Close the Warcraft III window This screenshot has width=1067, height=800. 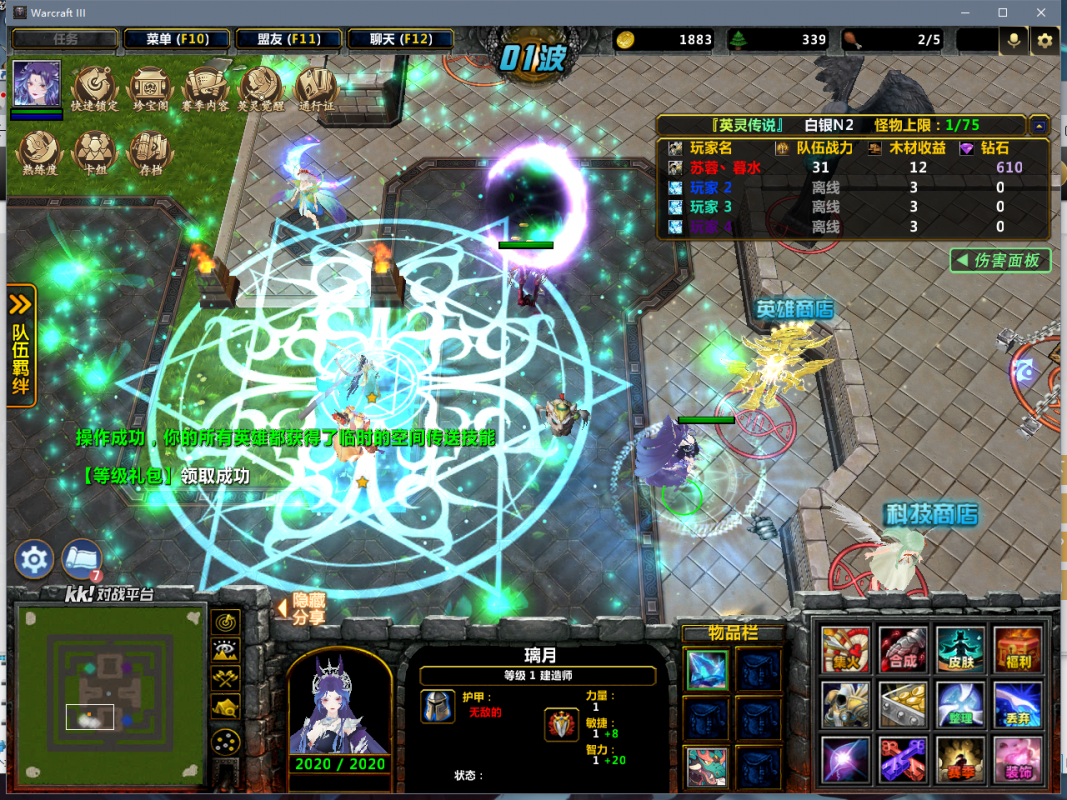pyautogui.click(x=1040, y=13)
